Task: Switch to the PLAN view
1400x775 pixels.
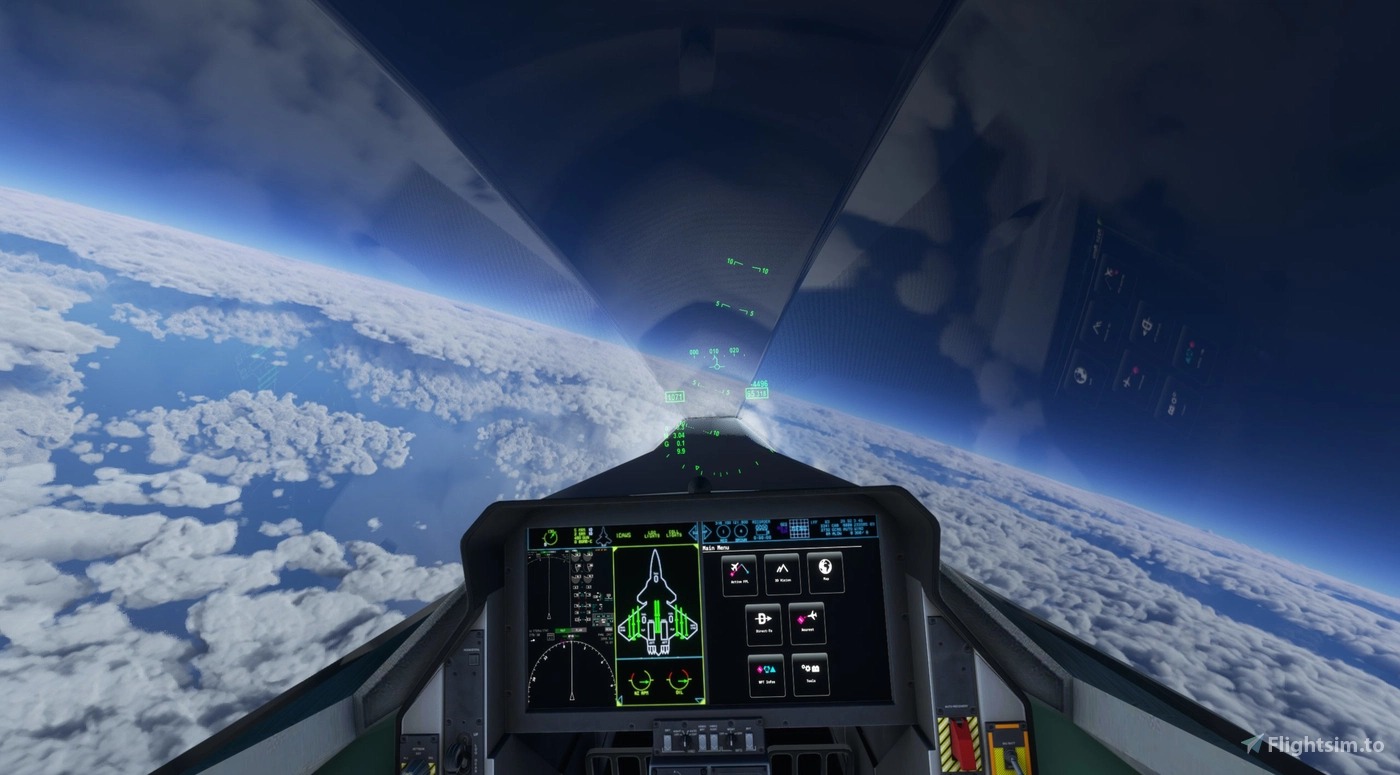Action: 580,630
